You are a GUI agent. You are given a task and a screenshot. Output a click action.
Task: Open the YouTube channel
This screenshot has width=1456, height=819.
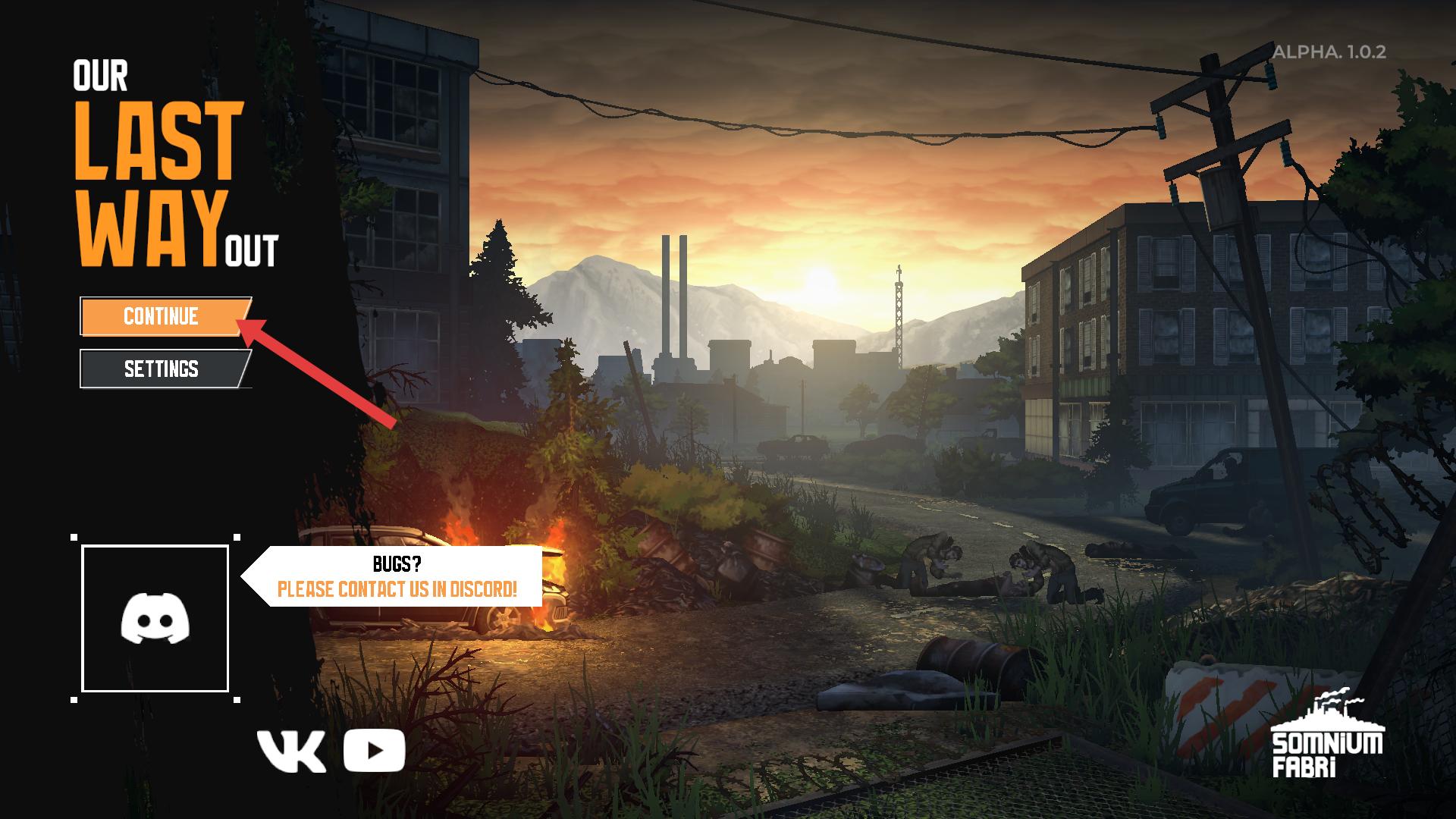coord(374,751)
